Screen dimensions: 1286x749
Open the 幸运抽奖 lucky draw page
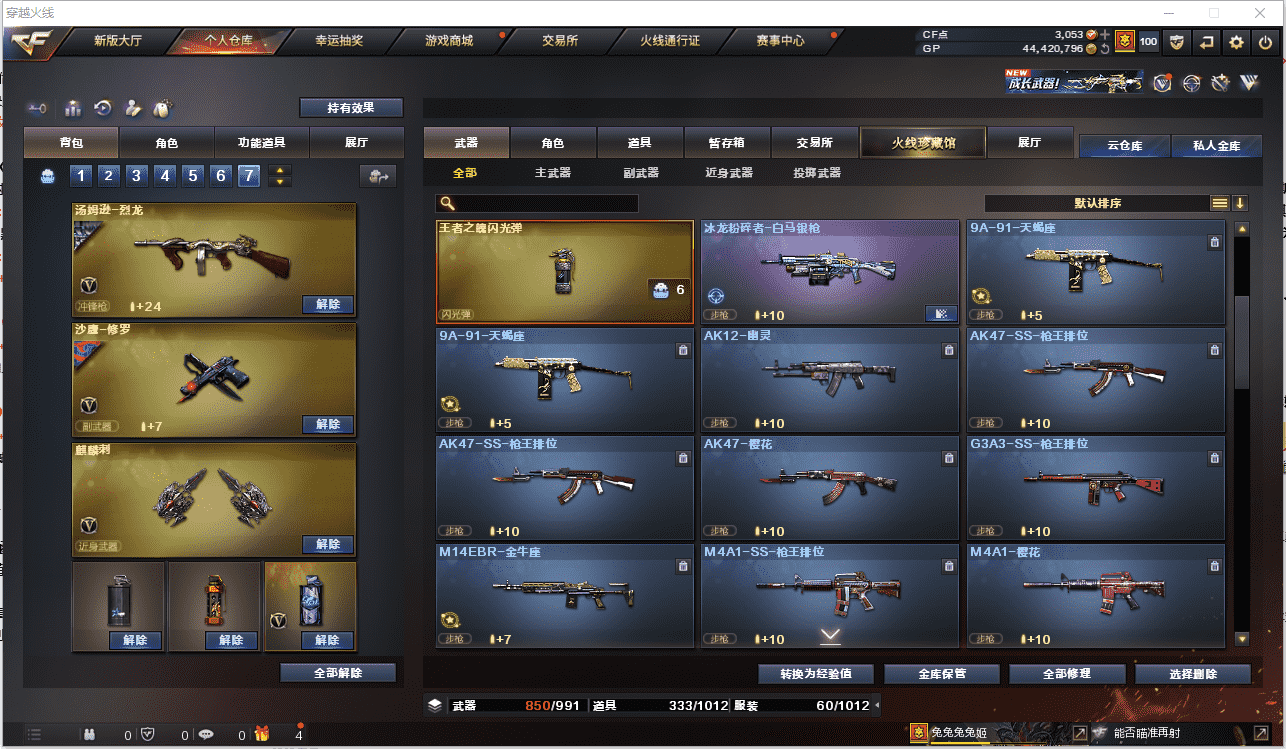coord(339,41)
